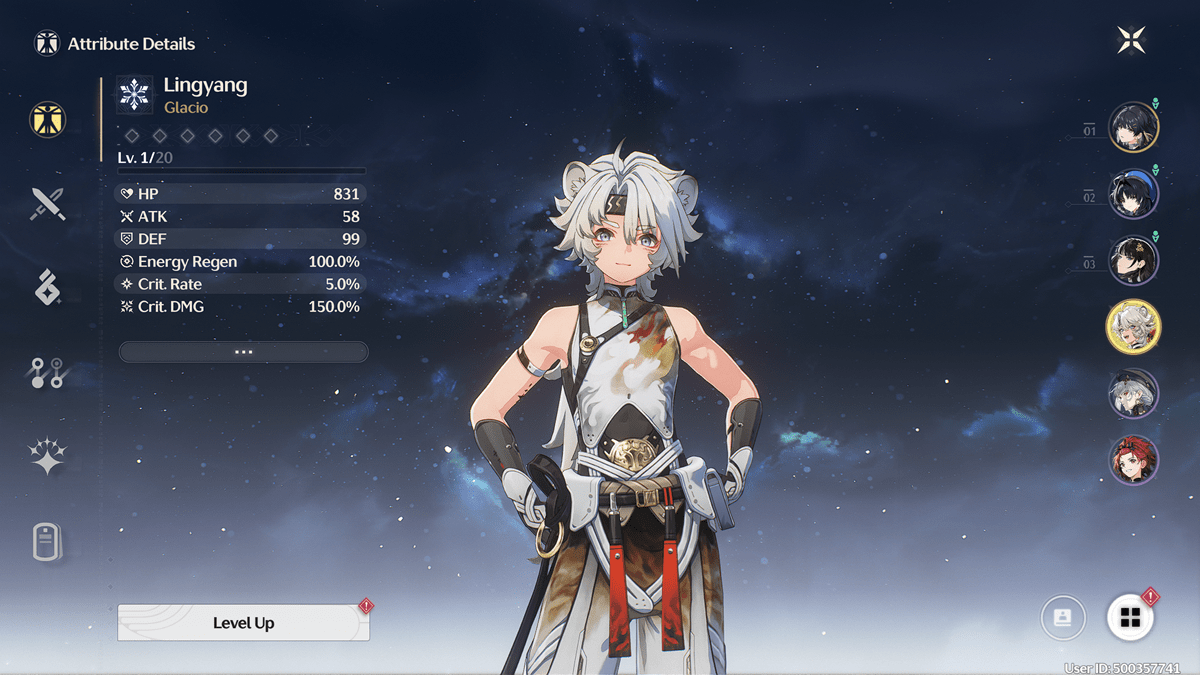
Task: Open the tag-shaped profile tab at the bottom
Action: point(47,543)
